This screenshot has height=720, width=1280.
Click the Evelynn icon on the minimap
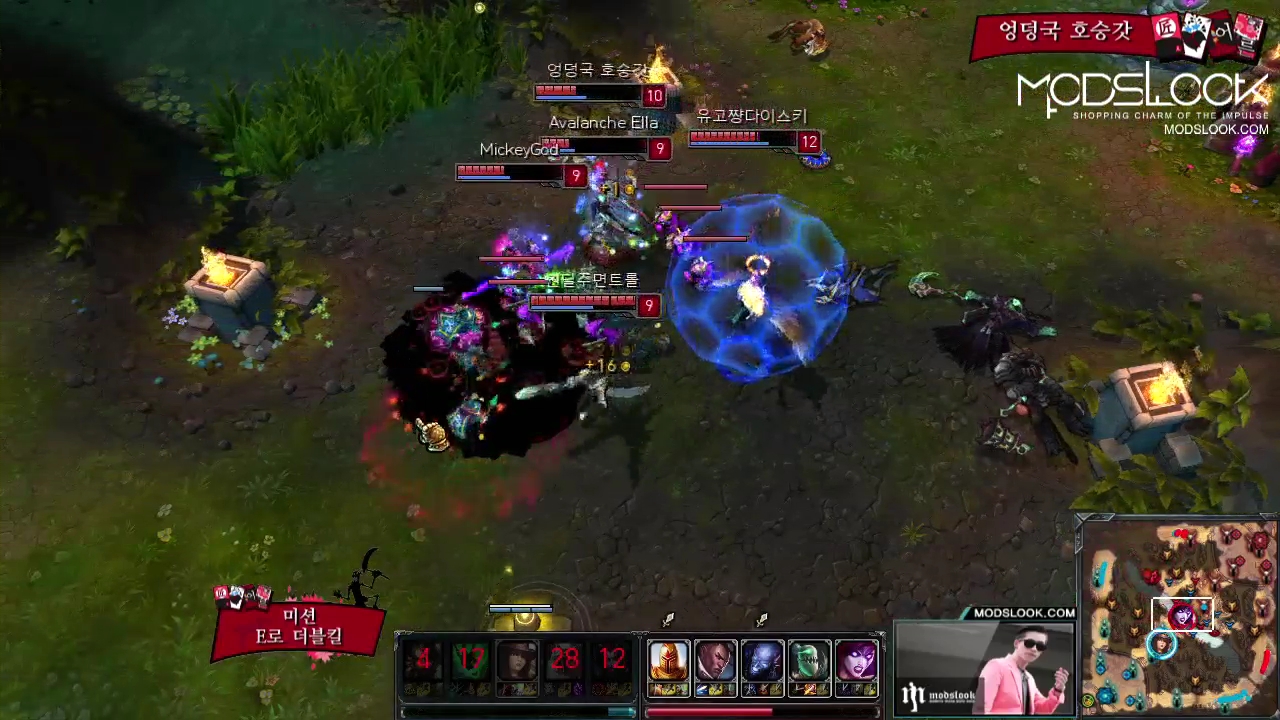tap(1182, 614)
